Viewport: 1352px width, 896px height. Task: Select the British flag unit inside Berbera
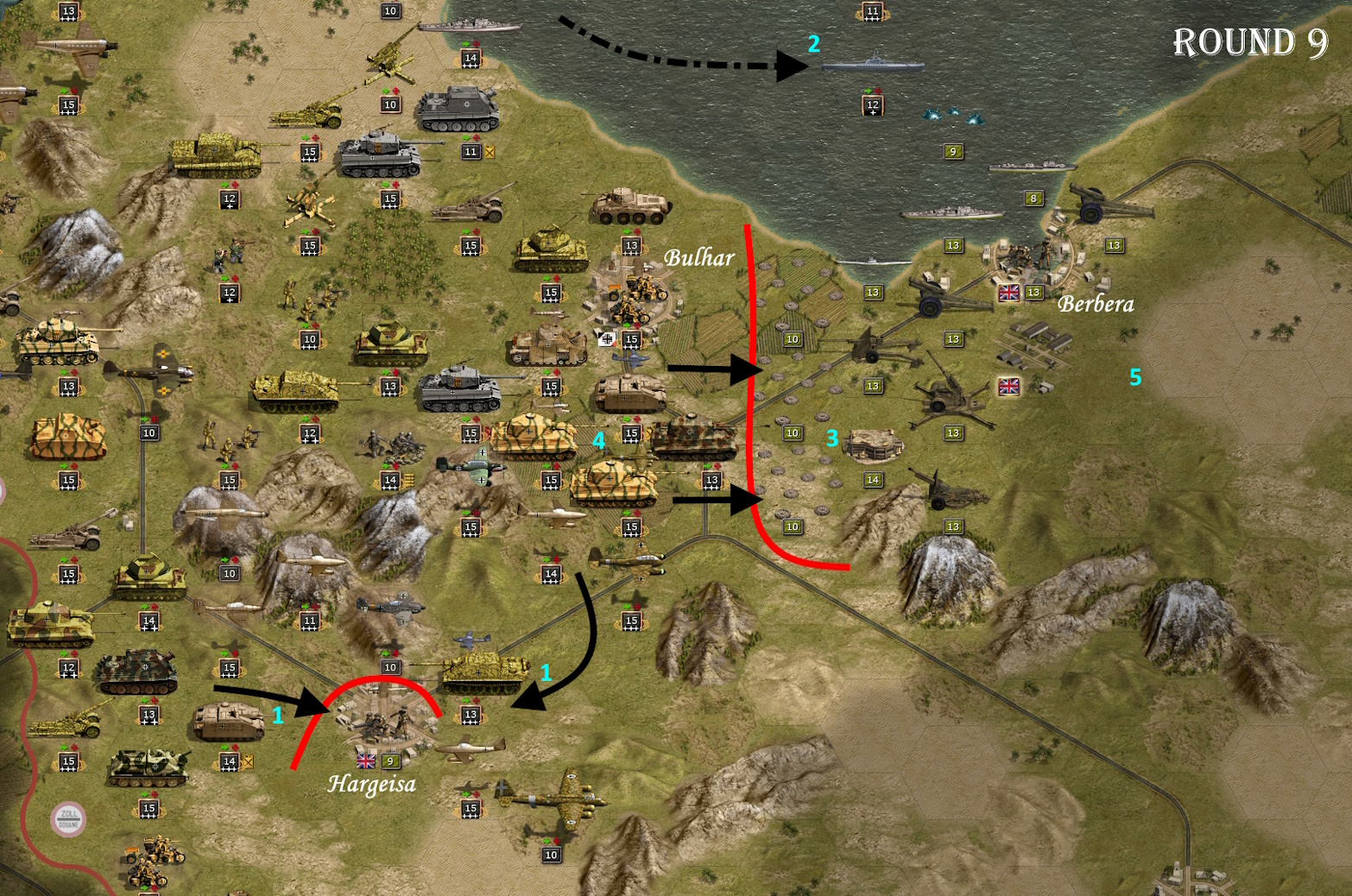point(1008,293)
